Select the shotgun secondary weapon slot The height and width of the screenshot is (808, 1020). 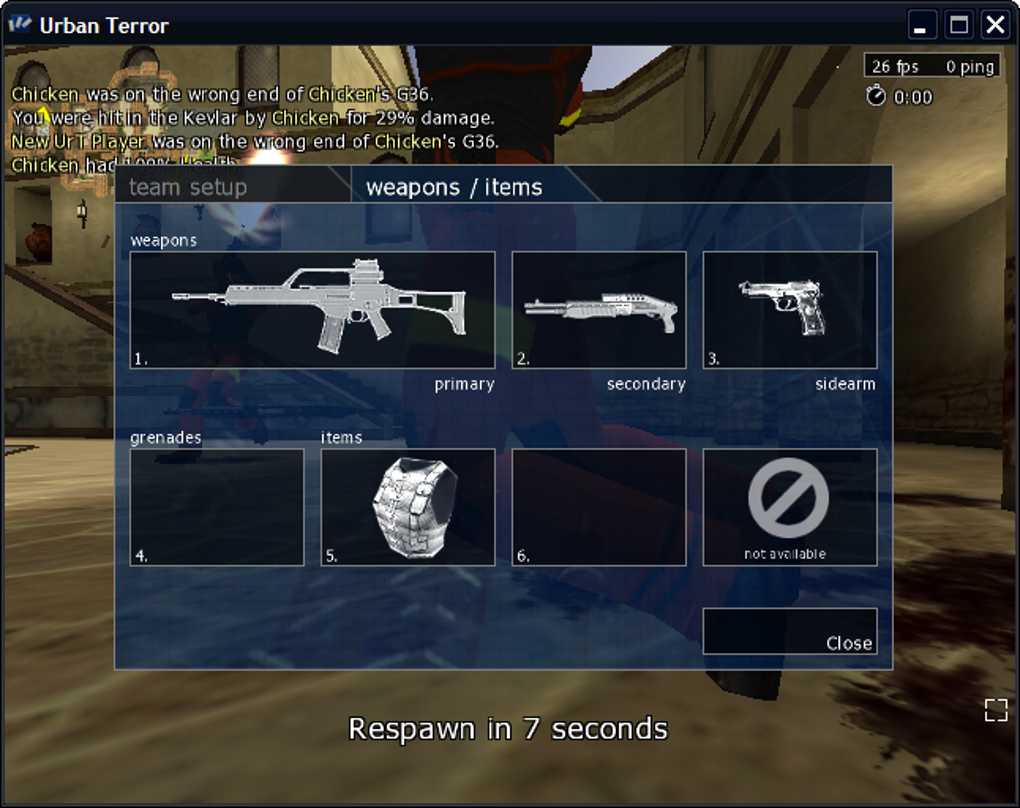[x=598, y=310]
